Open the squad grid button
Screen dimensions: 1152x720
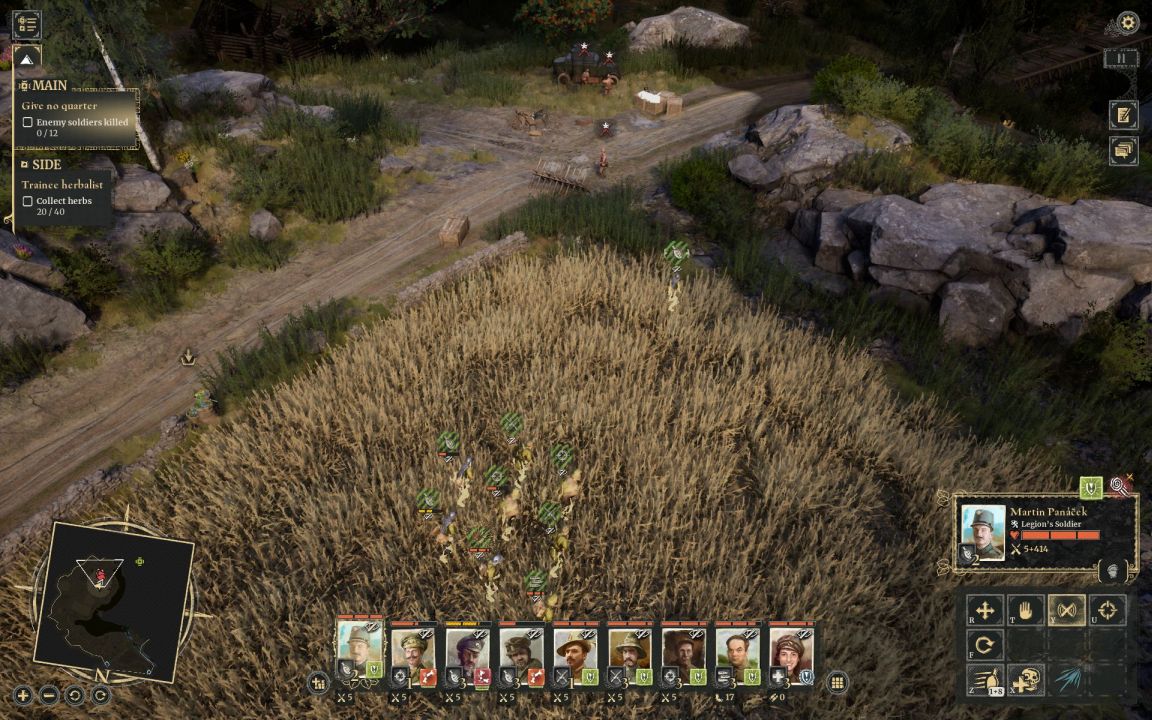[x=838, y=683]
